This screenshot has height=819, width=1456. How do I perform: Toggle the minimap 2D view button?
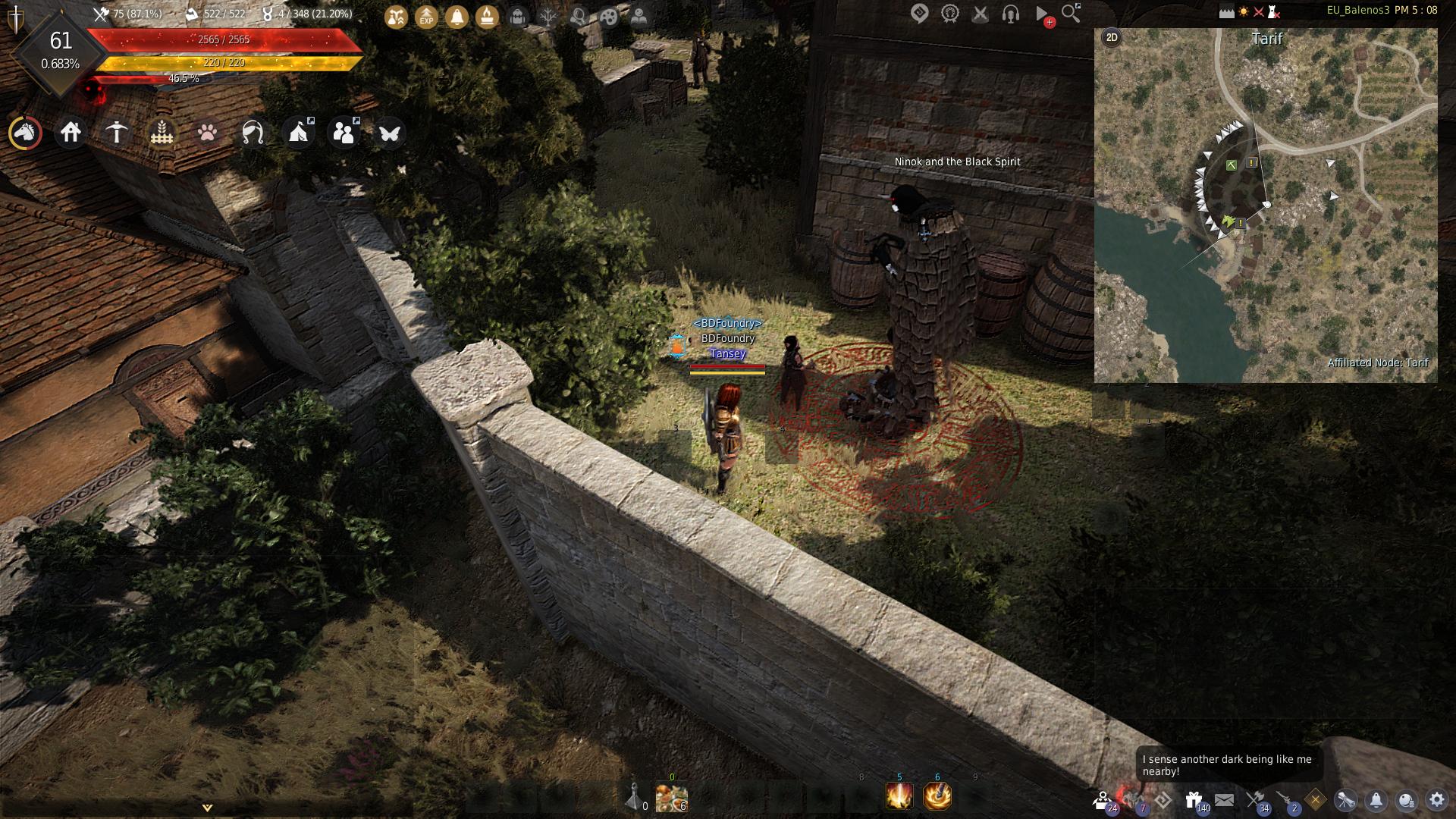(1112, 37)
